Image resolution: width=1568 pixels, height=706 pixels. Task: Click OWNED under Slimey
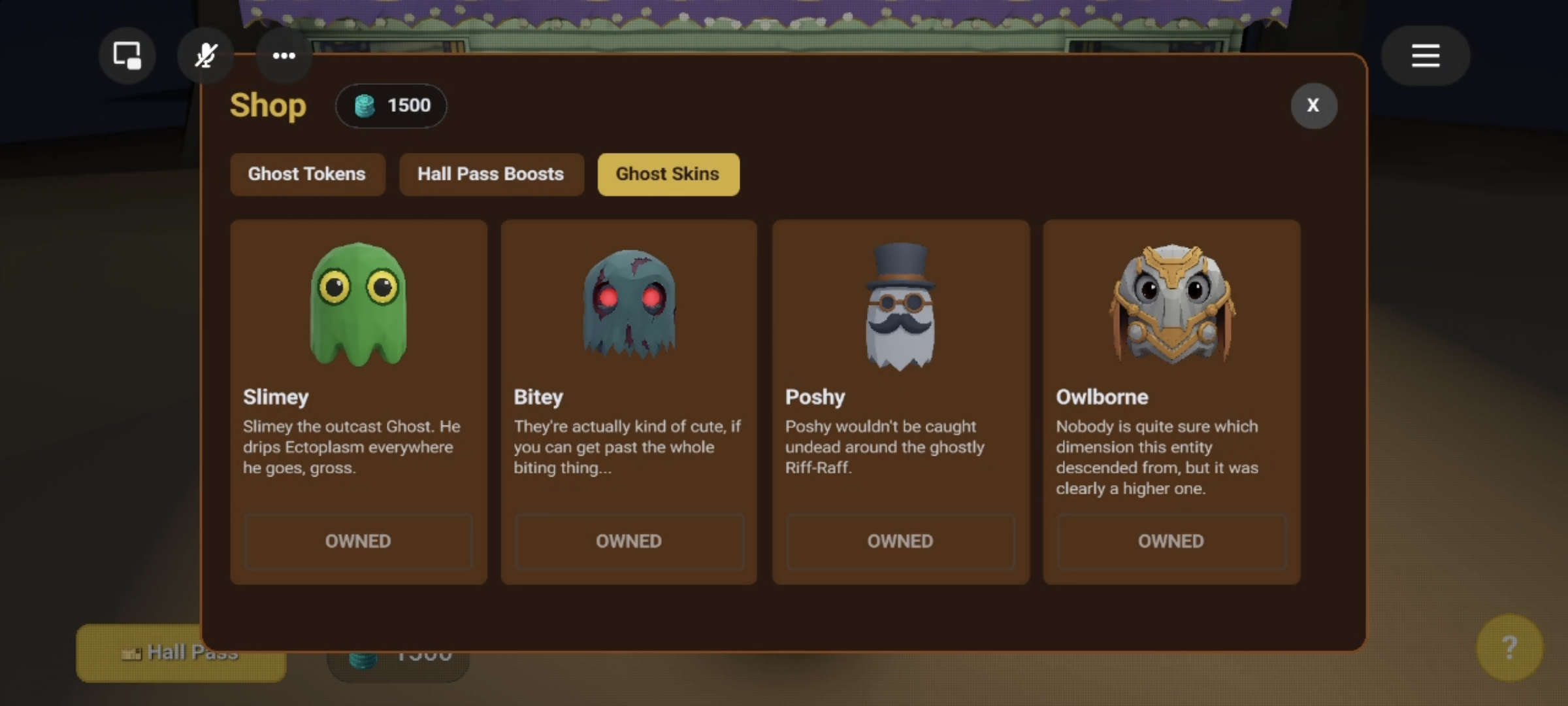coord(358,541)
